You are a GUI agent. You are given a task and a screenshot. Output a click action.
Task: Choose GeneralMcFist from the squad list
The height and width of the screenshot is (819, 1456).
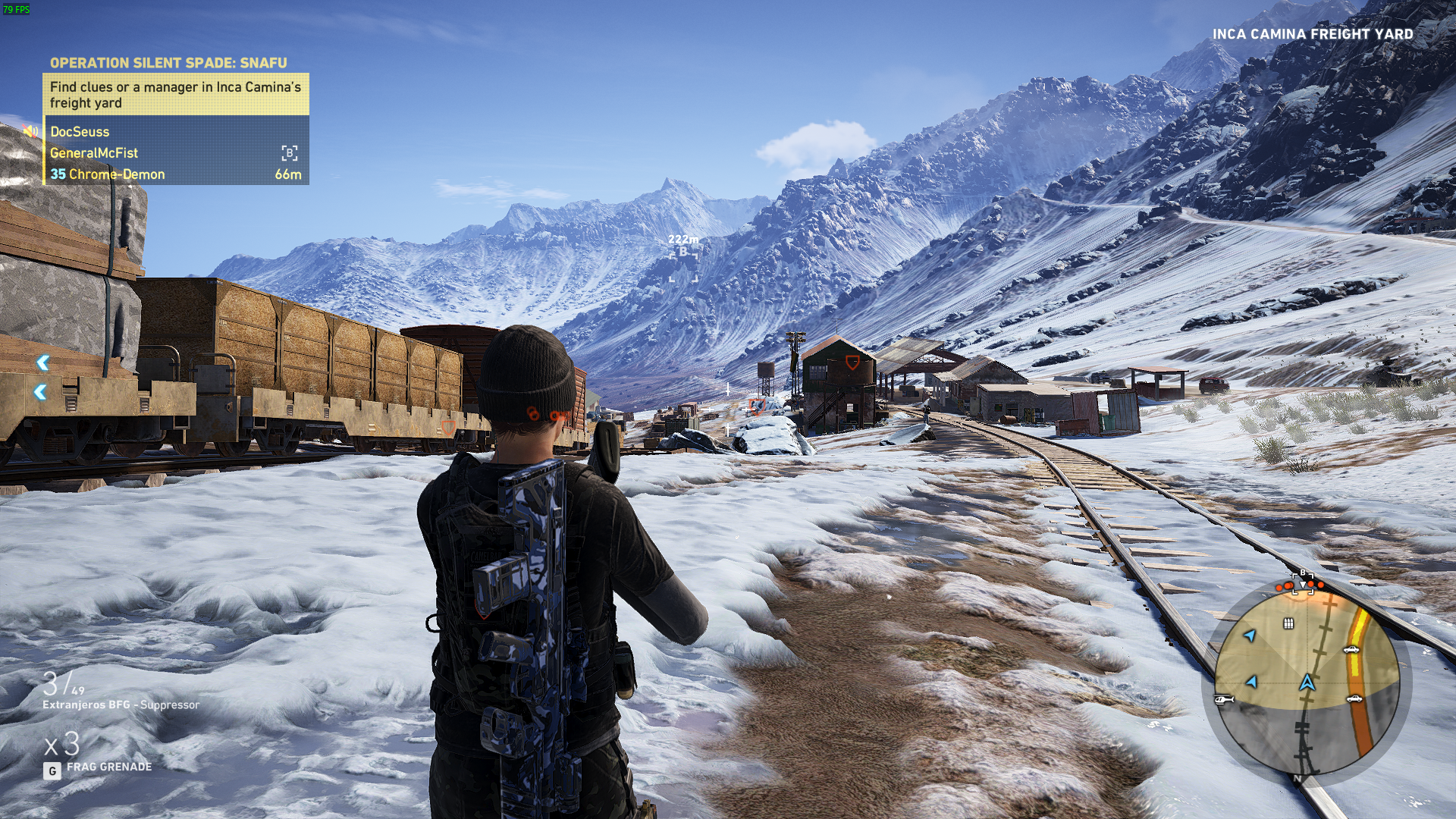pyautogui.click(x=94, y=153)
